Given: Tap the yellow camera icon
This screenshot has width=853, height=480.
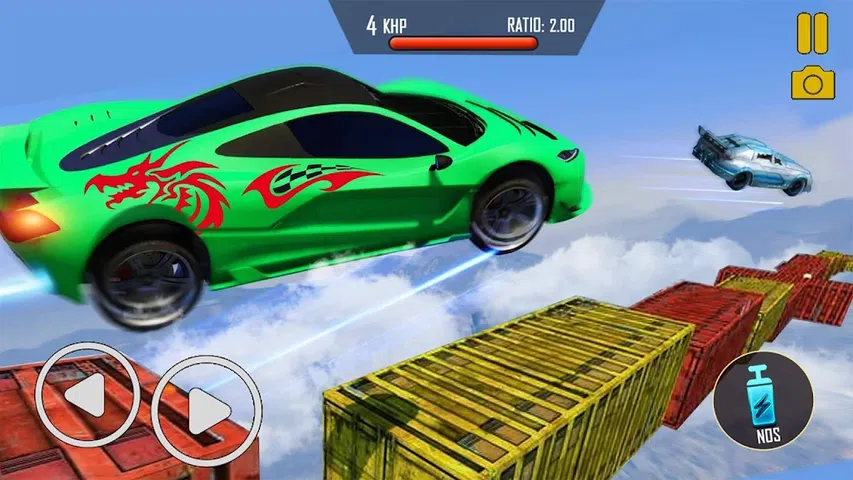Looking at the screenshot, I should (812, 83).
